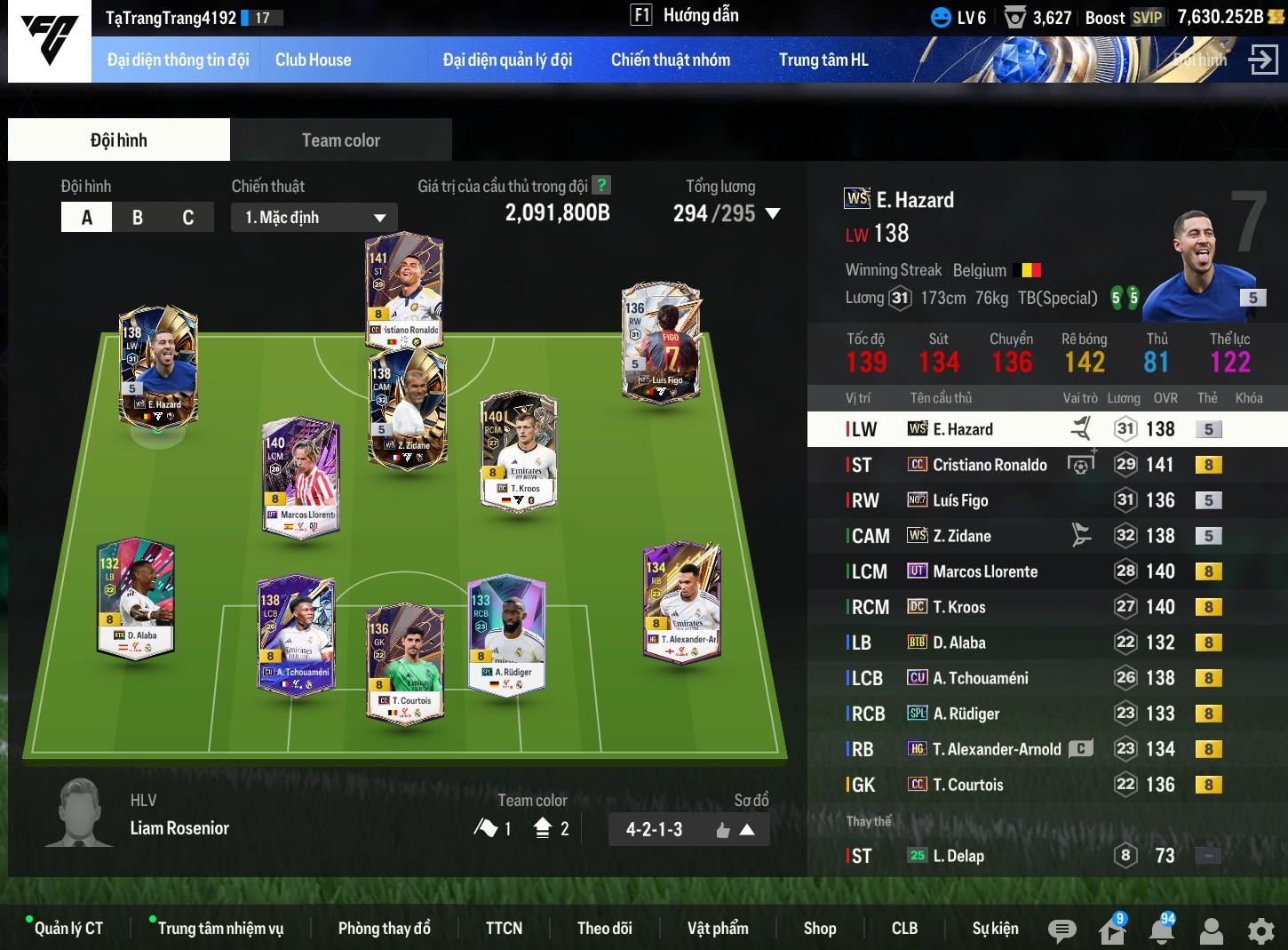Choose the T. Courtois goalkeeper card
Image resolution: width=1288 pixels, height=950 pixels.
(x=404, y=661)
